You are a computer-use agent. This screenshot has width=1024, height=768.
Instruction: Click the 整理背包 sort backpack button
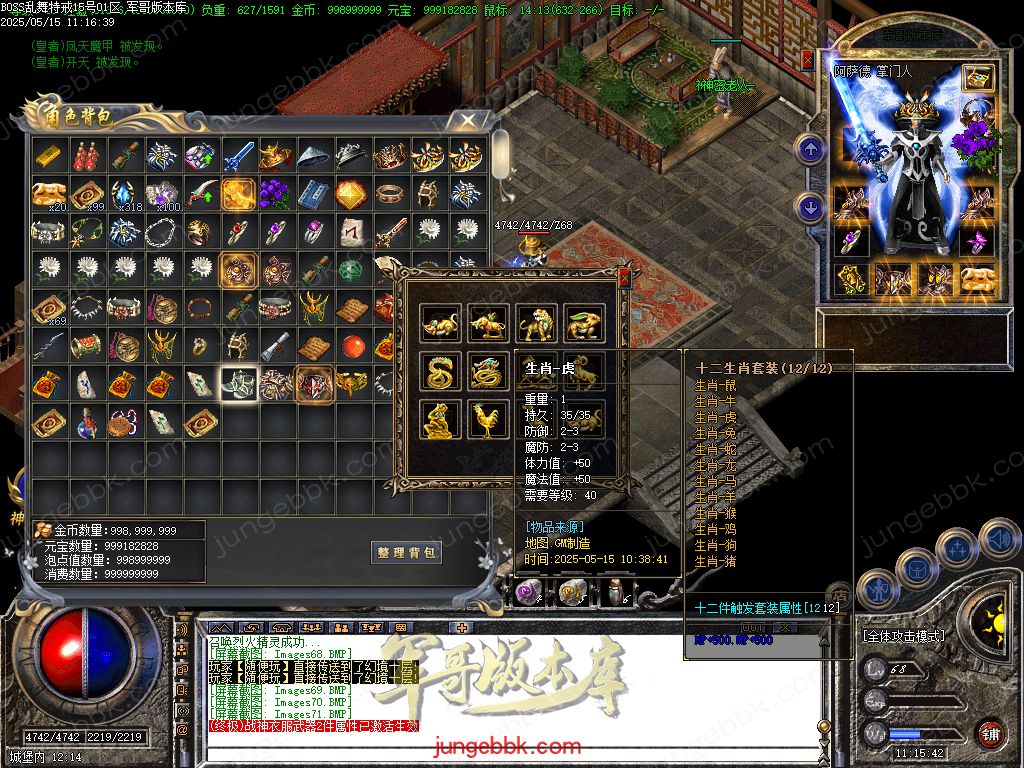click(407, 552)
